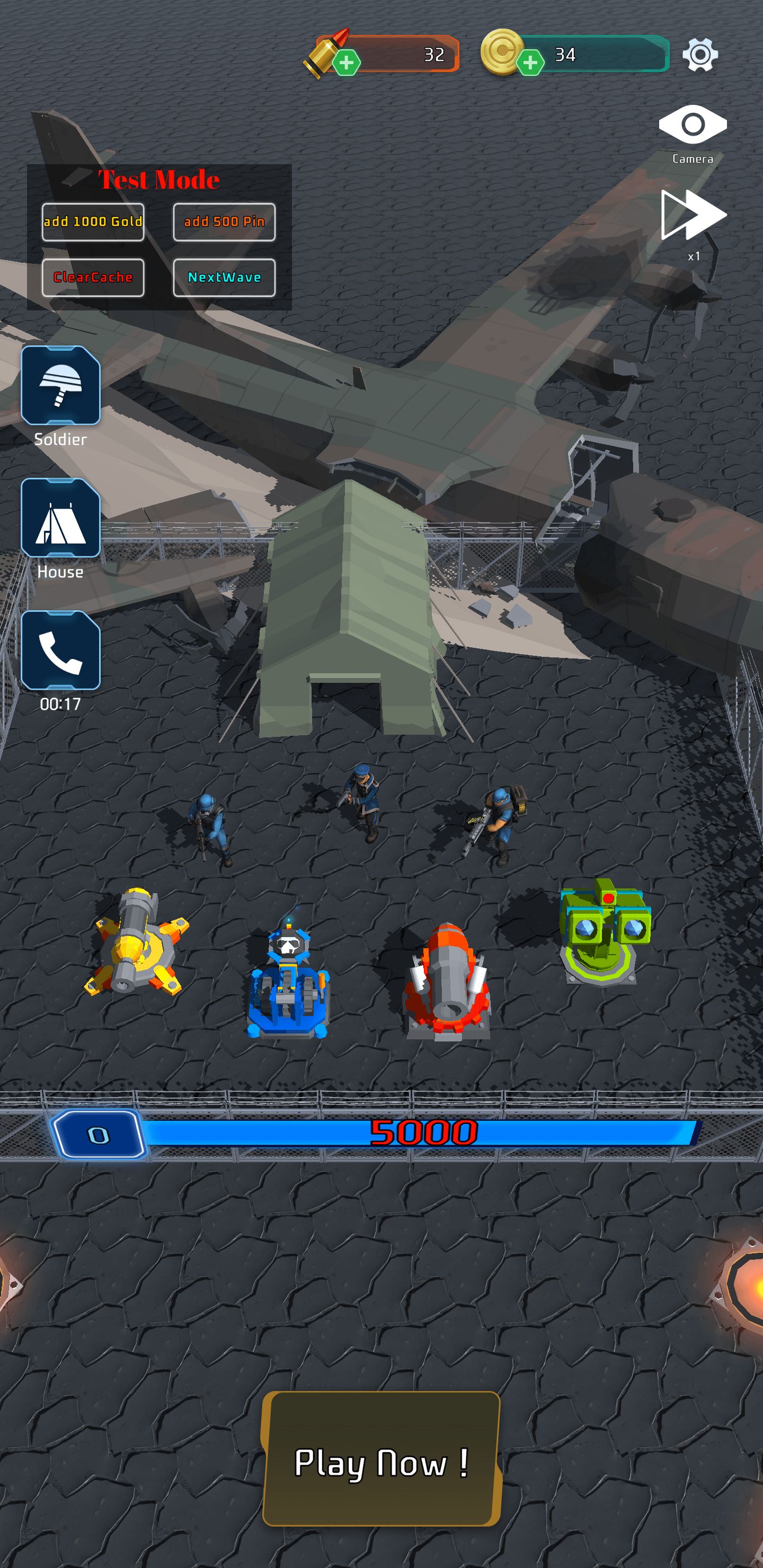Image resolution: width=763 pixels, height=1568 pixels.
Task: Add bullets with the green plus
Action: tap(347, 62)
